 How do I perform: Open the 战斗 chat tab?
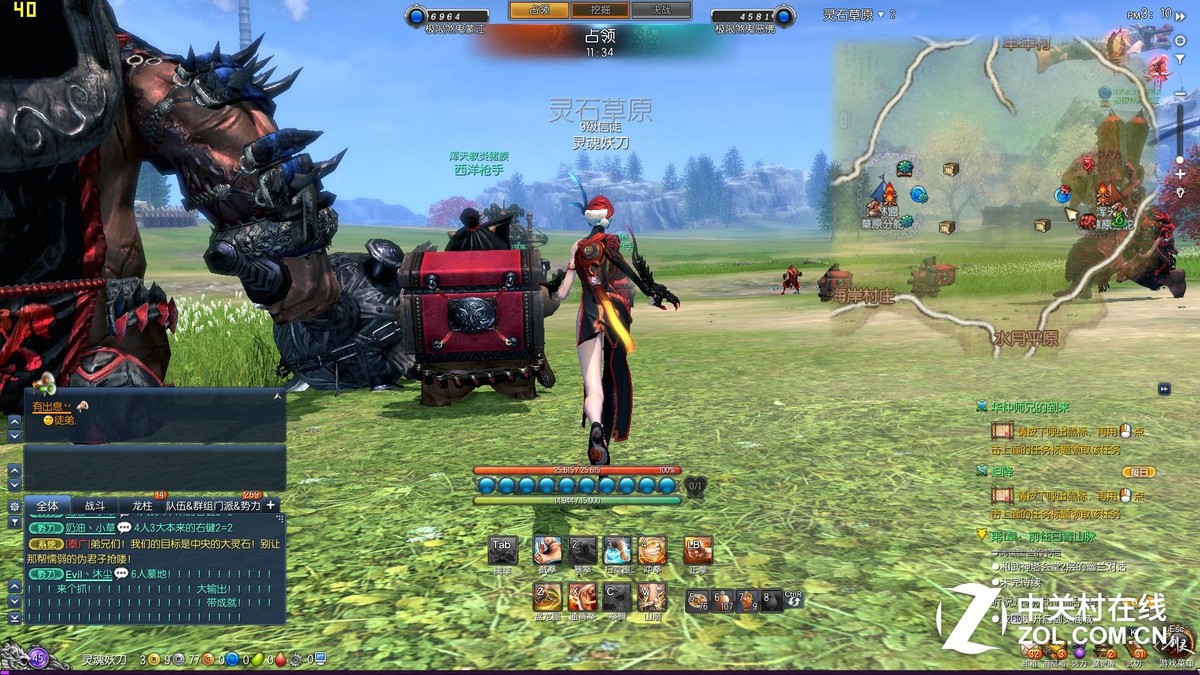coord(94,506)
